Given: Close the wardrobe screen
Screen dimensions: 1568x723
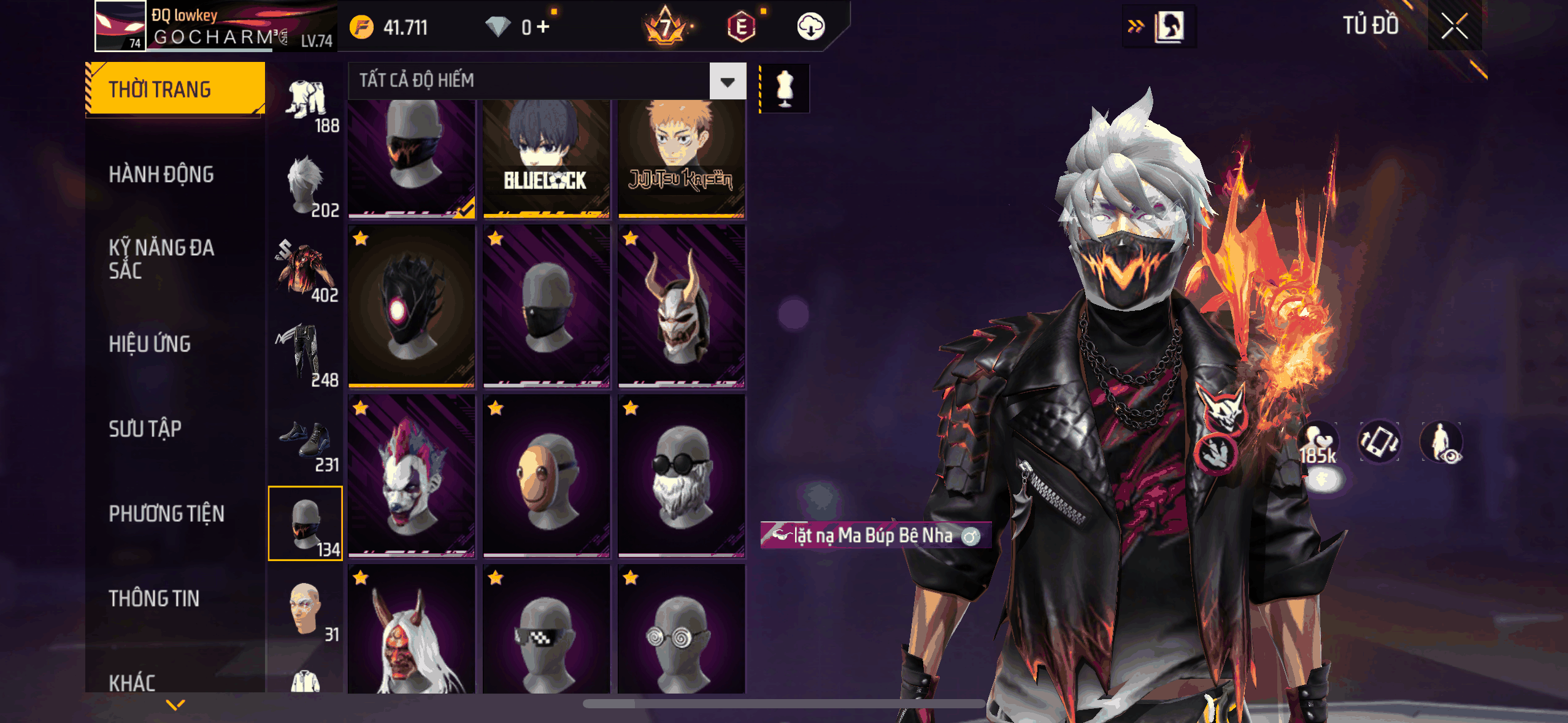Looking at the screenshot, I should click(1454, 26).
